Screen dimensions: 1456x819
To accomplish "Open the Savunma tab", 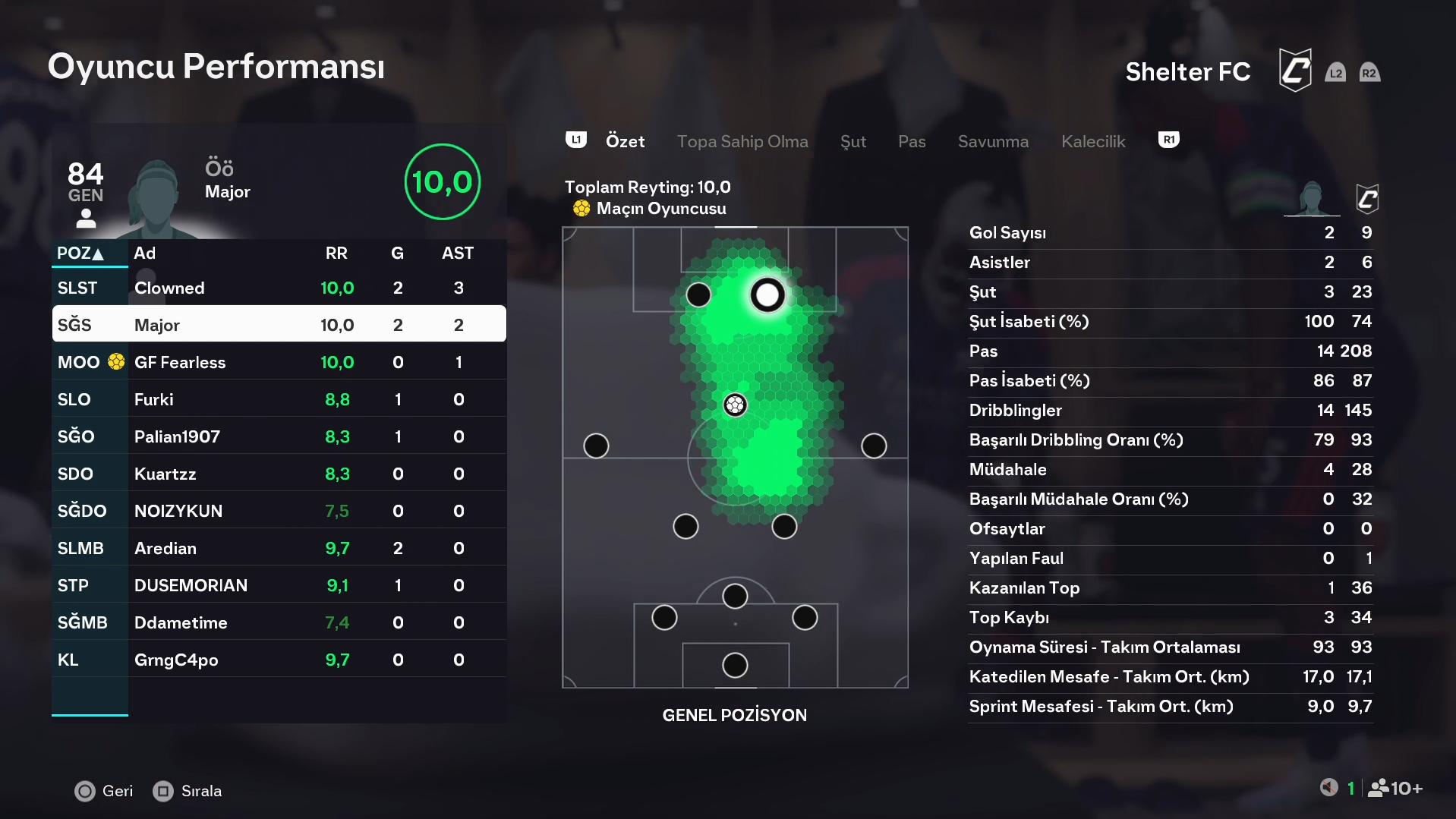I will click(x=992, y=141).
